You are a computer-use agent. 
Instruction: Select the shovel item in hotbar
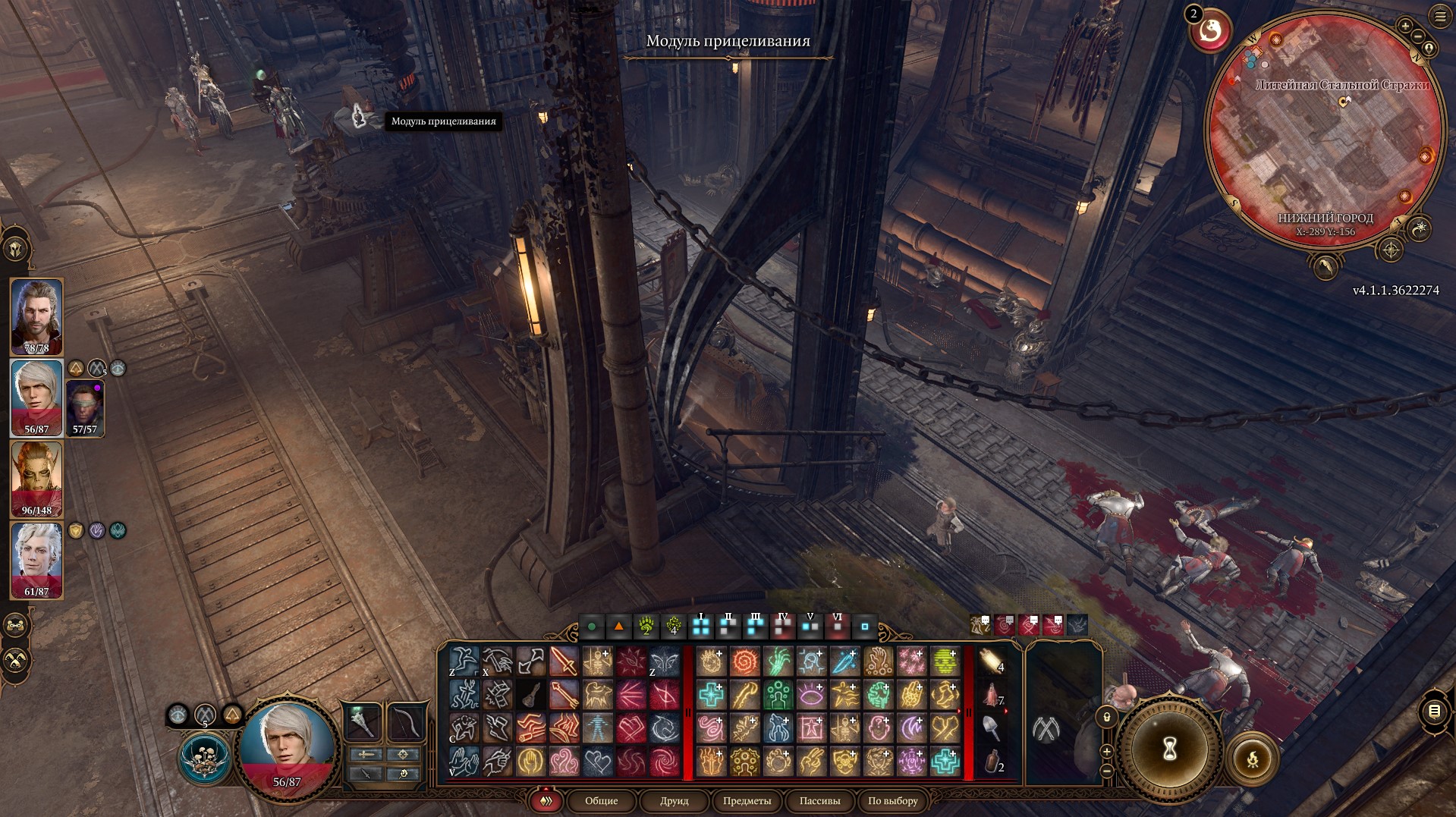991,728
